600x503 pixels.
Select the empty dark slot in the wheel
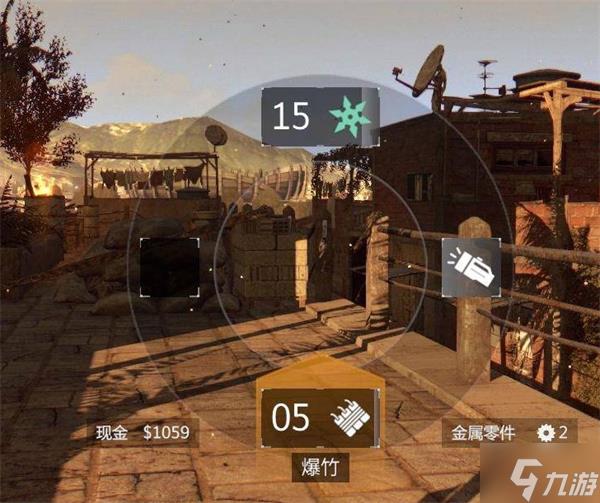coord(169,268)
